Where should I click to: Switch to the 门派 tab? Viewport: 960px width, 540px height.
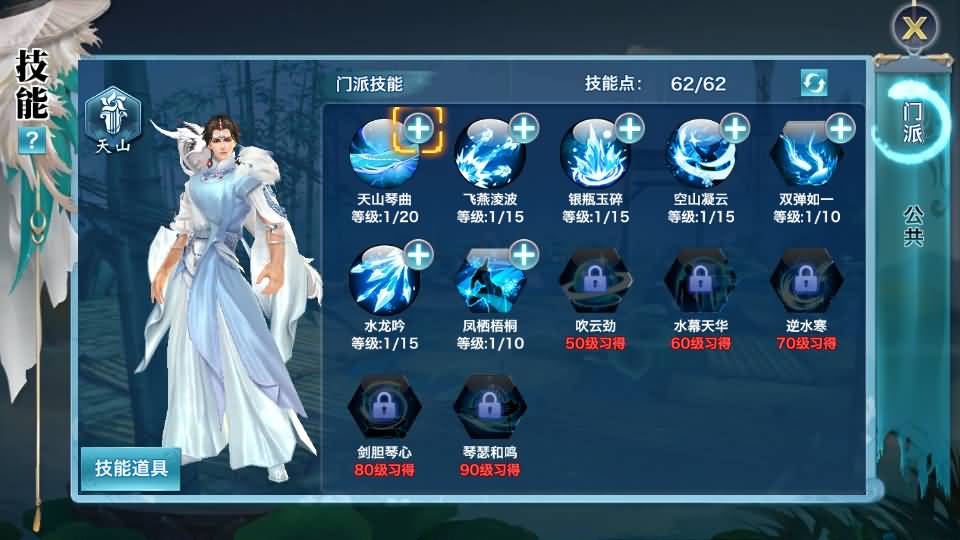click(912, 123)
